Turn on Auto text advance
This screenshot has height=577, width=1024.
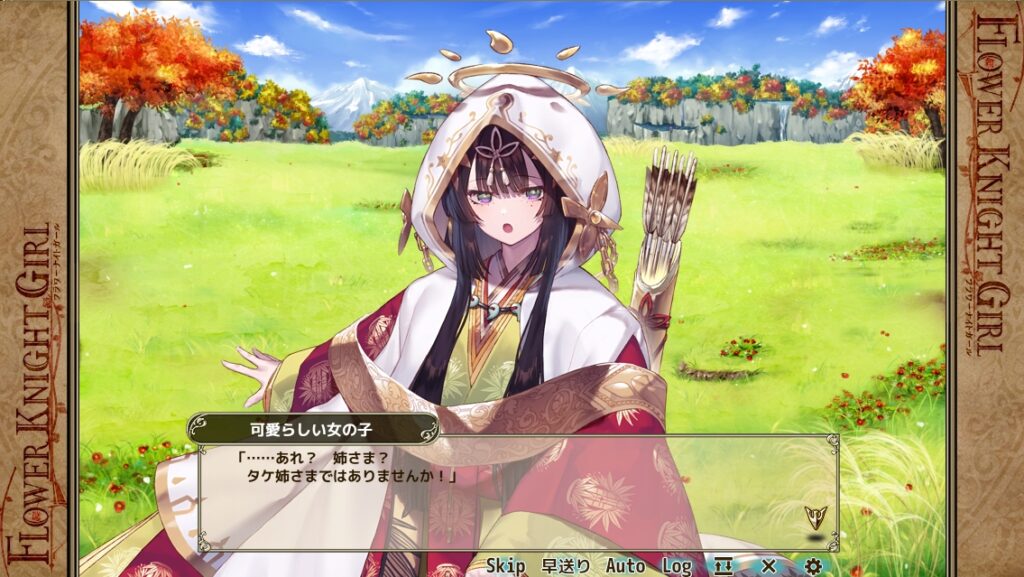625,566
